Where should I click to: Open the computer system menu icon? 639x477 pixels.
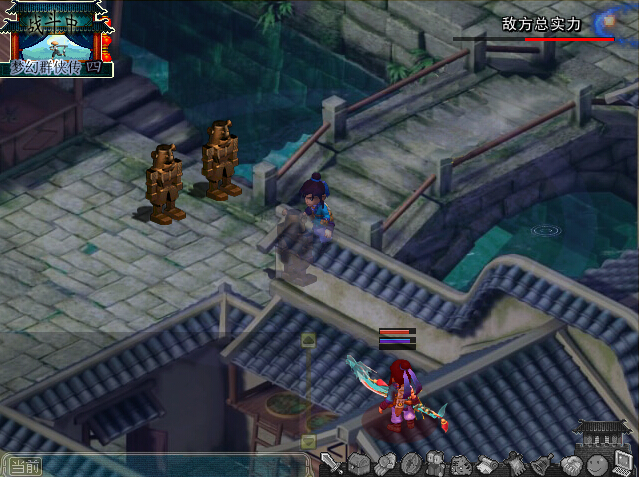622,464
